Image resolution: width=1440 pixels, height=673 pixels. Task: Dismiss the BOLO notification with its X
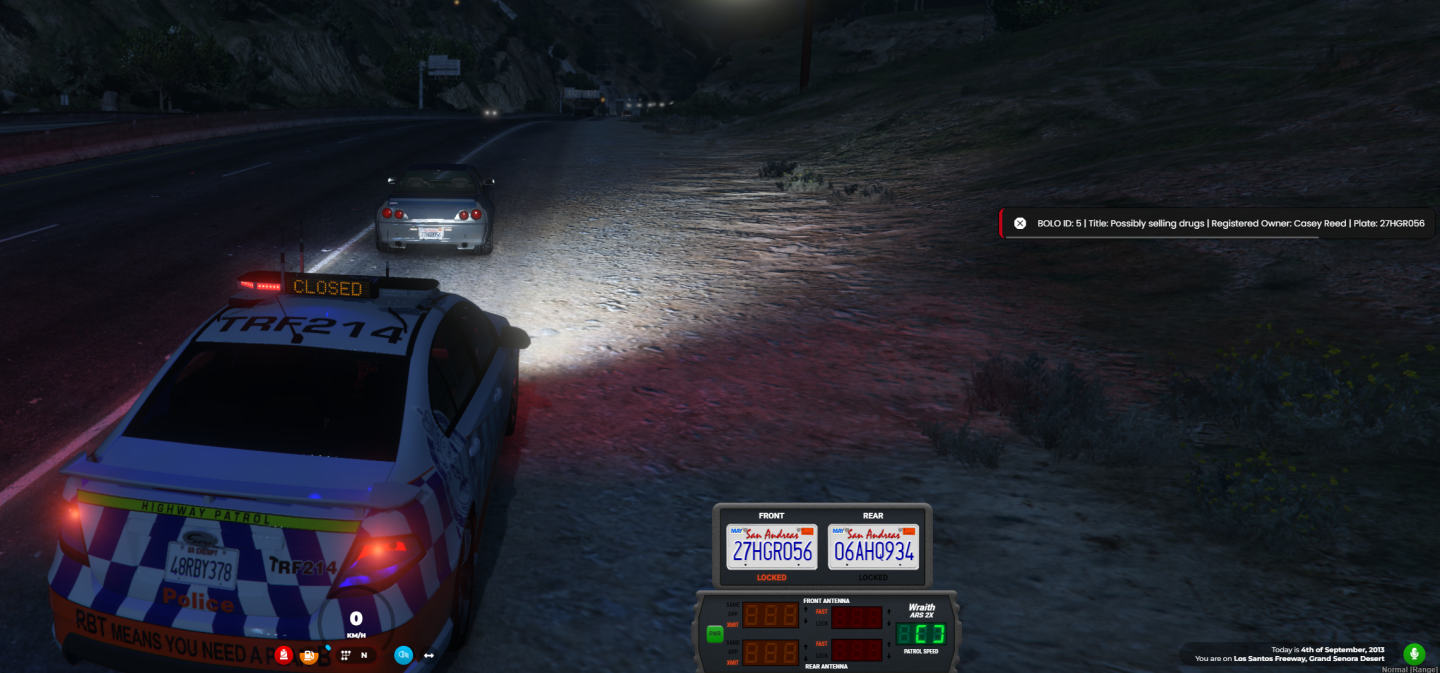[x=1020, y=223]
